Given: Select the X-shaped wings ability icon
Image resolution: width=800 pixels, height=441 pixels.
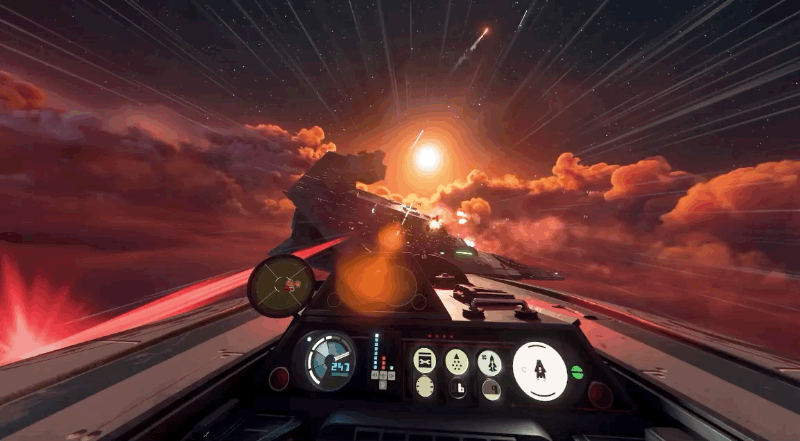Looking at the screenshot, I should point(425,360).
